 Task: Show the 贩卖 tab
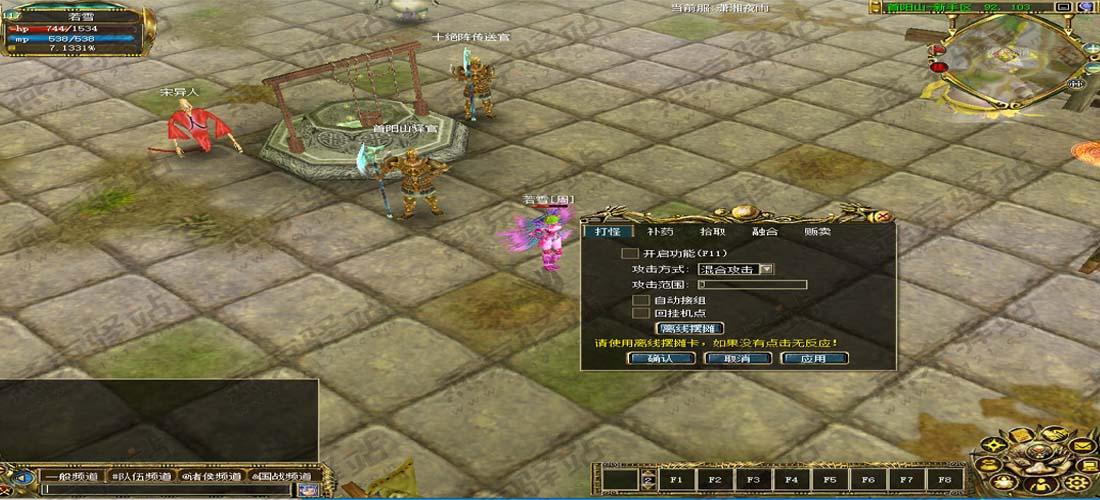(x=817, y=232)
